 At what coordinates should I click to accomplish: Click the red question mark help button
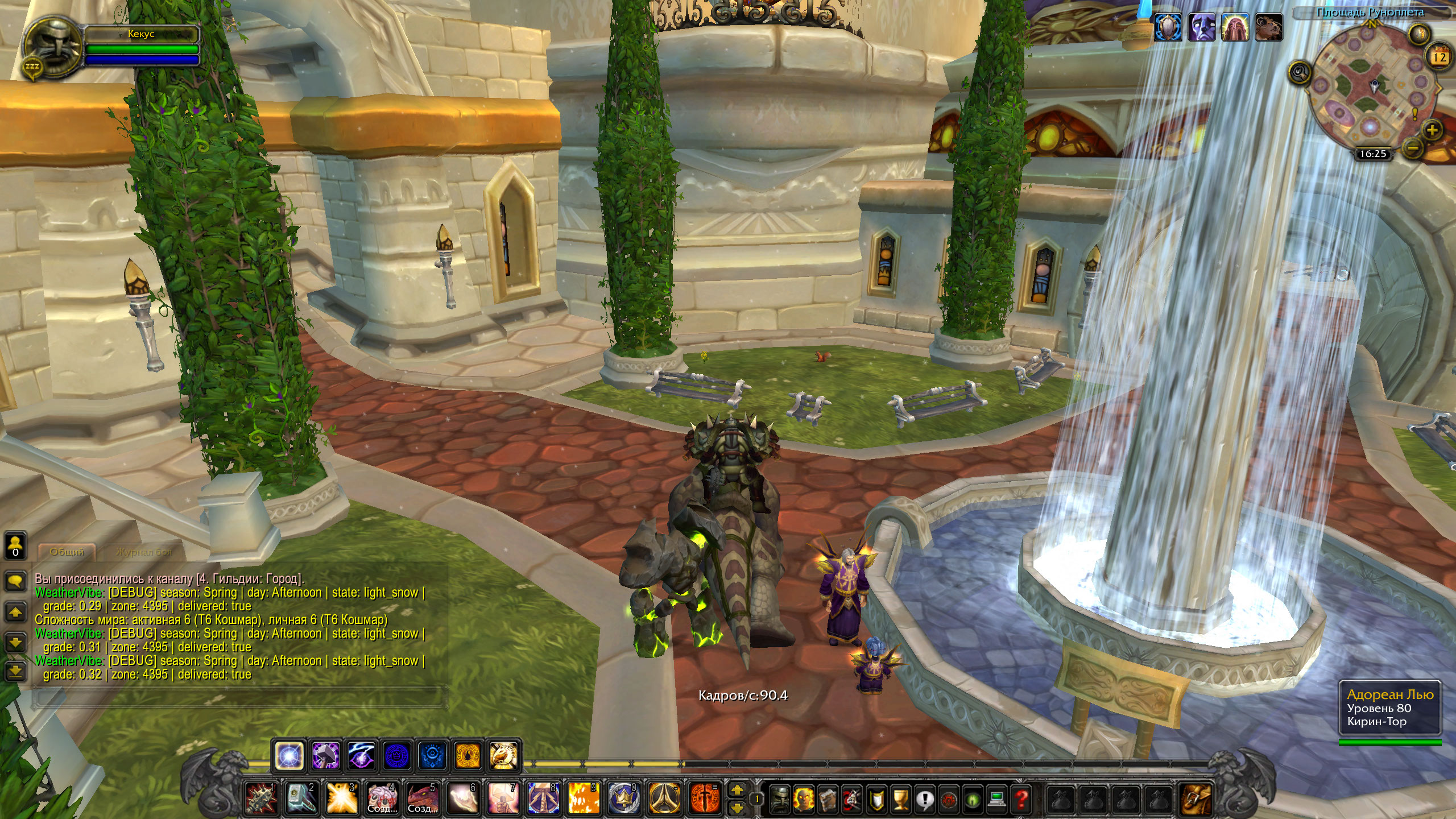[1021, 799]
